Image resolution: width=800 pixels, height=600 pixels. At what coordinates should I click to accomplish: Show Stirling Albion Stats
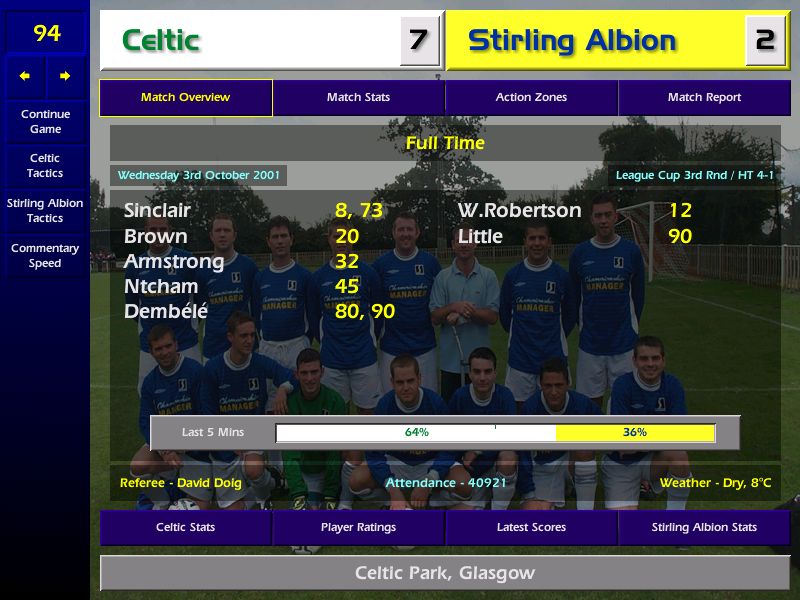click(x=704, y=527)
